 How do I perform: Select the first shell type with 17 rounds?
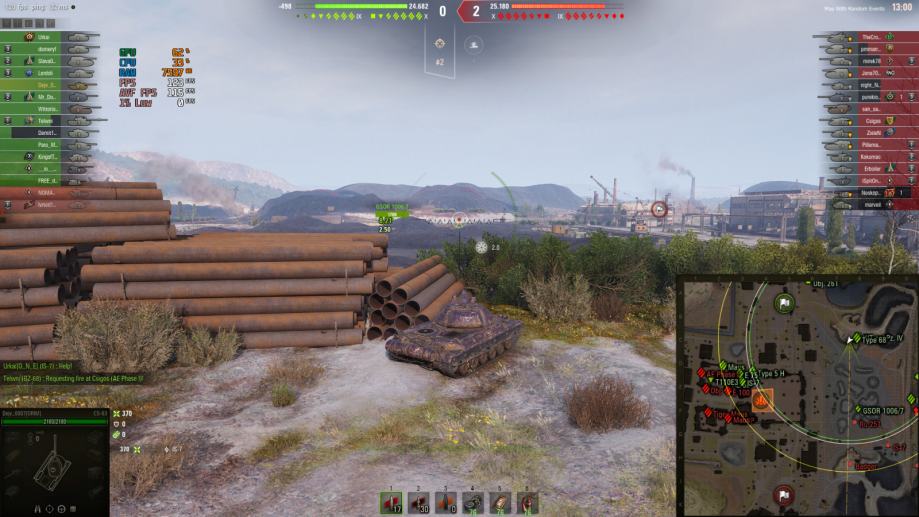coord(391,503)
